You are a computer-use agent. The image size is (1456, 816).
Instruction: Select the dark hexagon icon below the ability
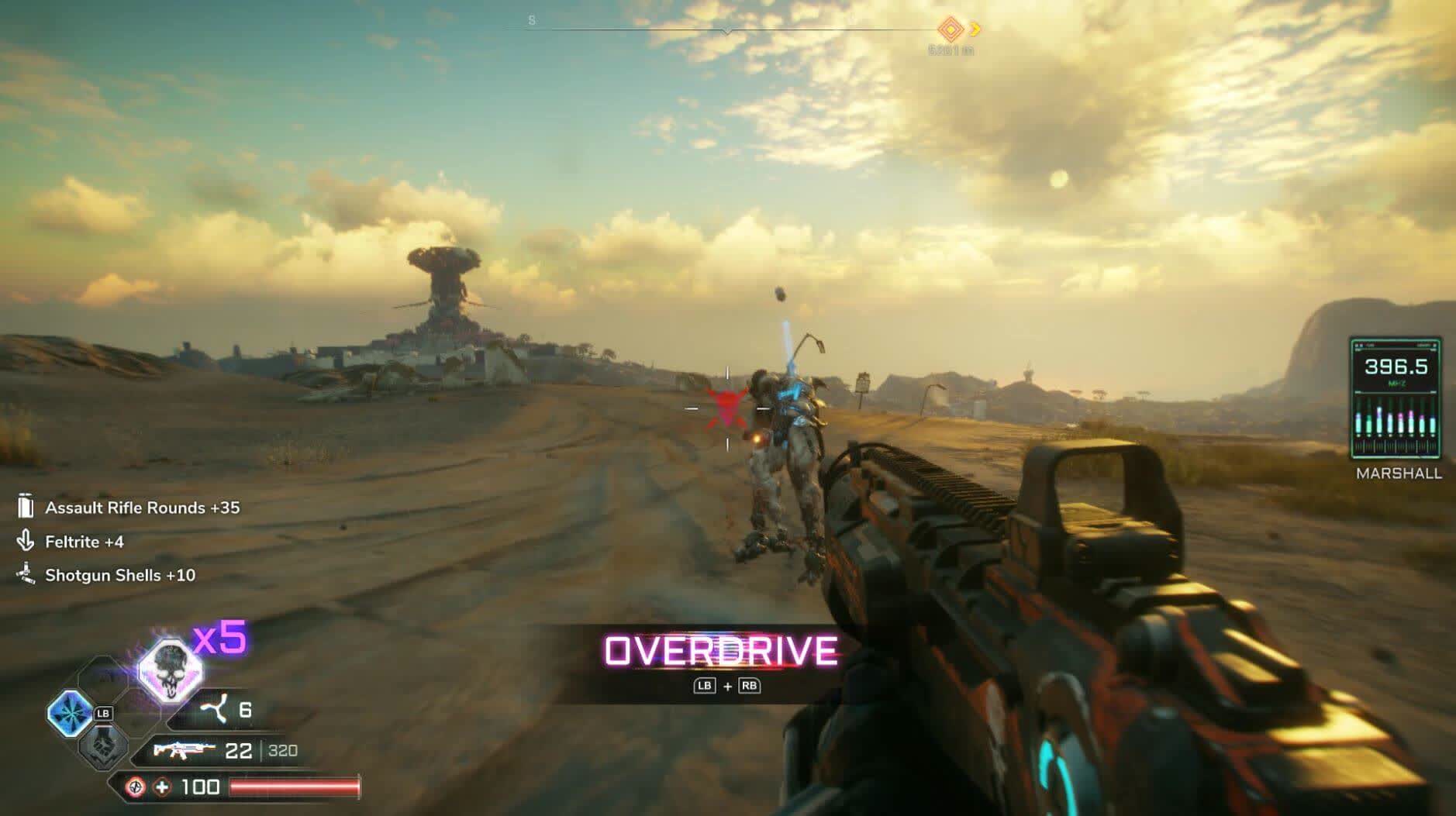pyautogui.click(x=102, y=746)
